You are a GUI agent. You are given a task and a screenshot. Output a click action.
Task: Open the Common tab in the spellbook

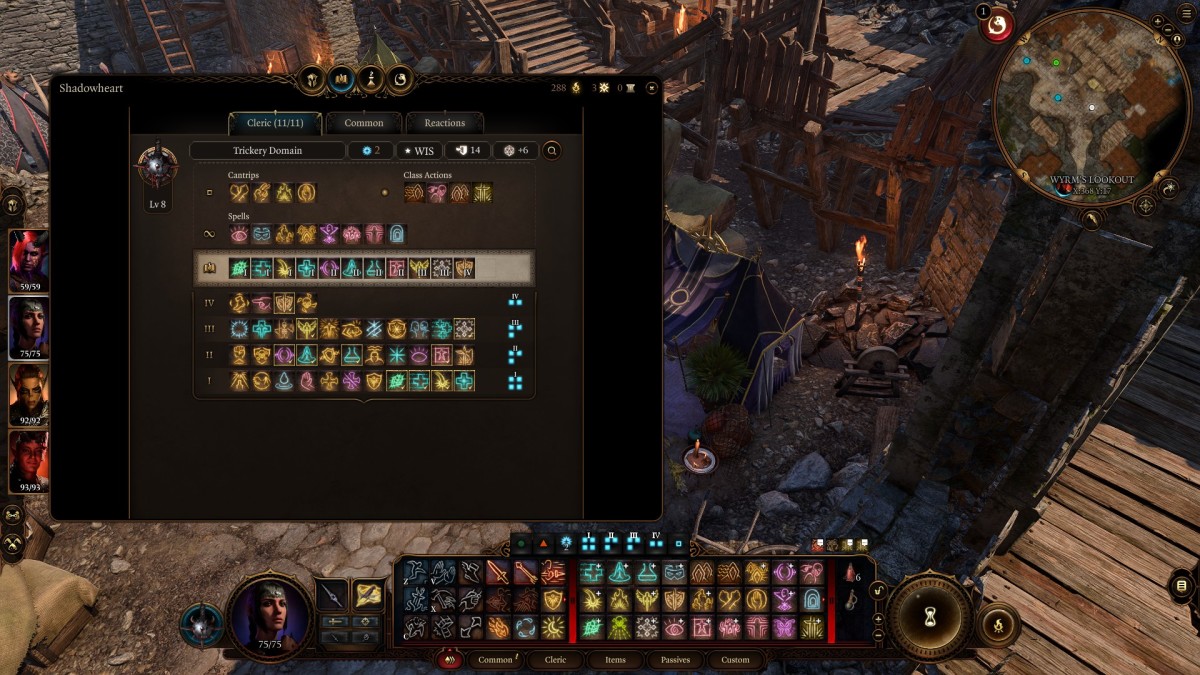[363, 123]
